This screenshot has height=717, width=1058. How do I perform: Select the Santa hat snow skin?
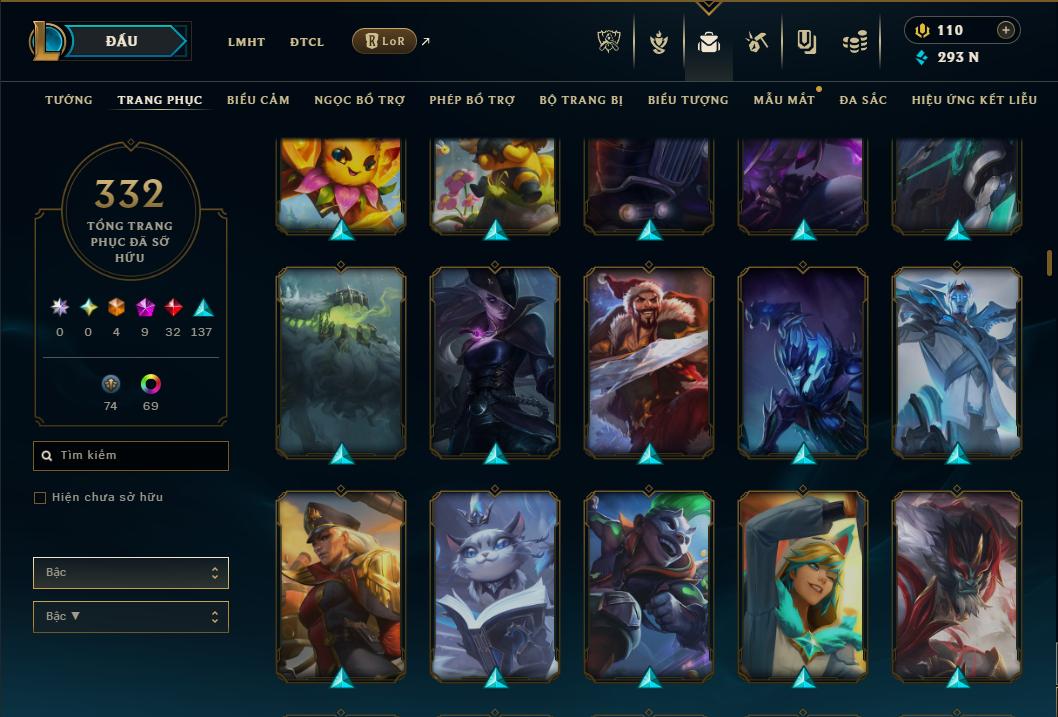click(649, 360)
